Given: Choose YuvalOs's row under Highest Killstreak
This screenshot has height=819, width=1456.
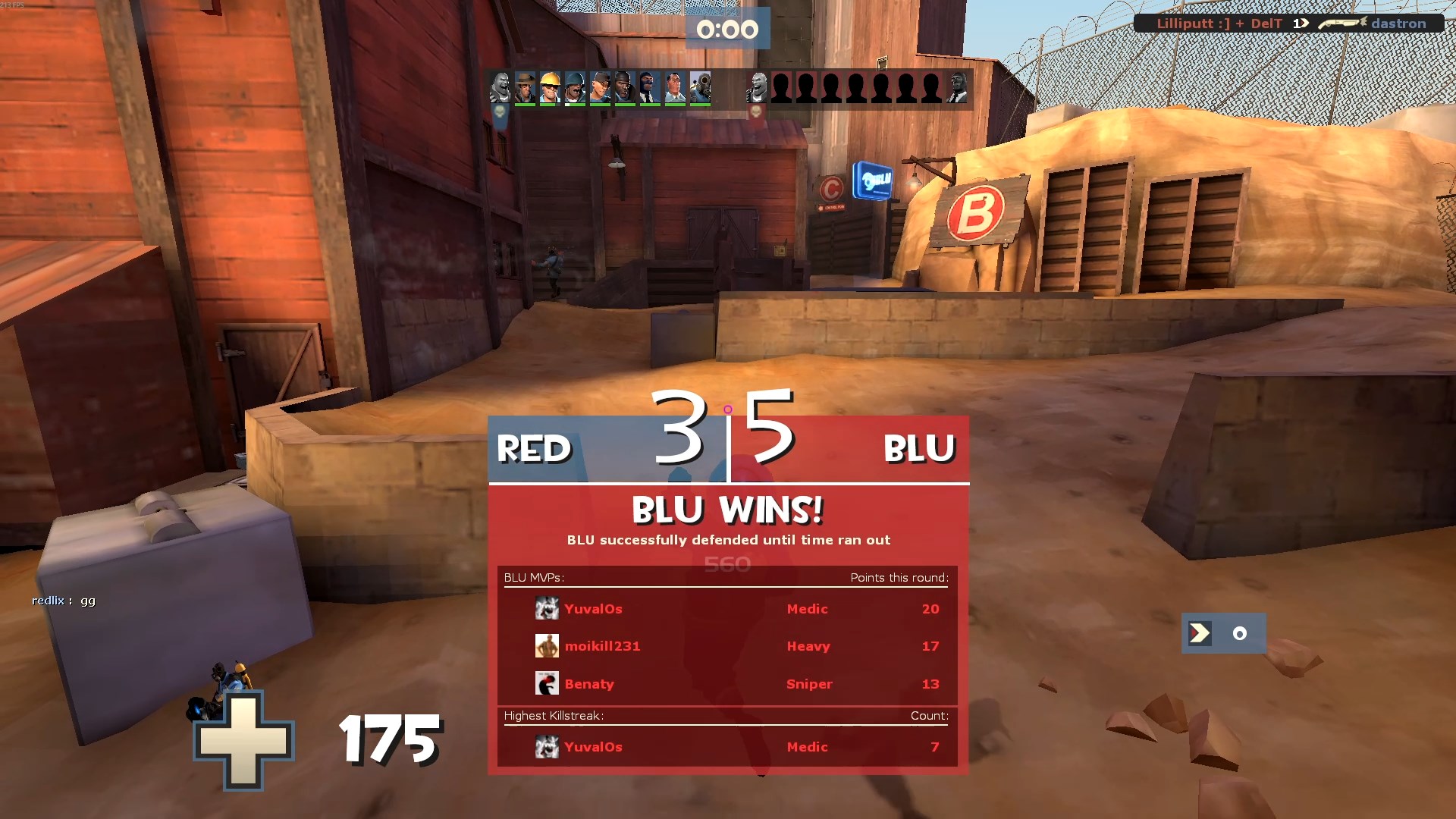Looking at the screenshot, I should pos(726,747).
